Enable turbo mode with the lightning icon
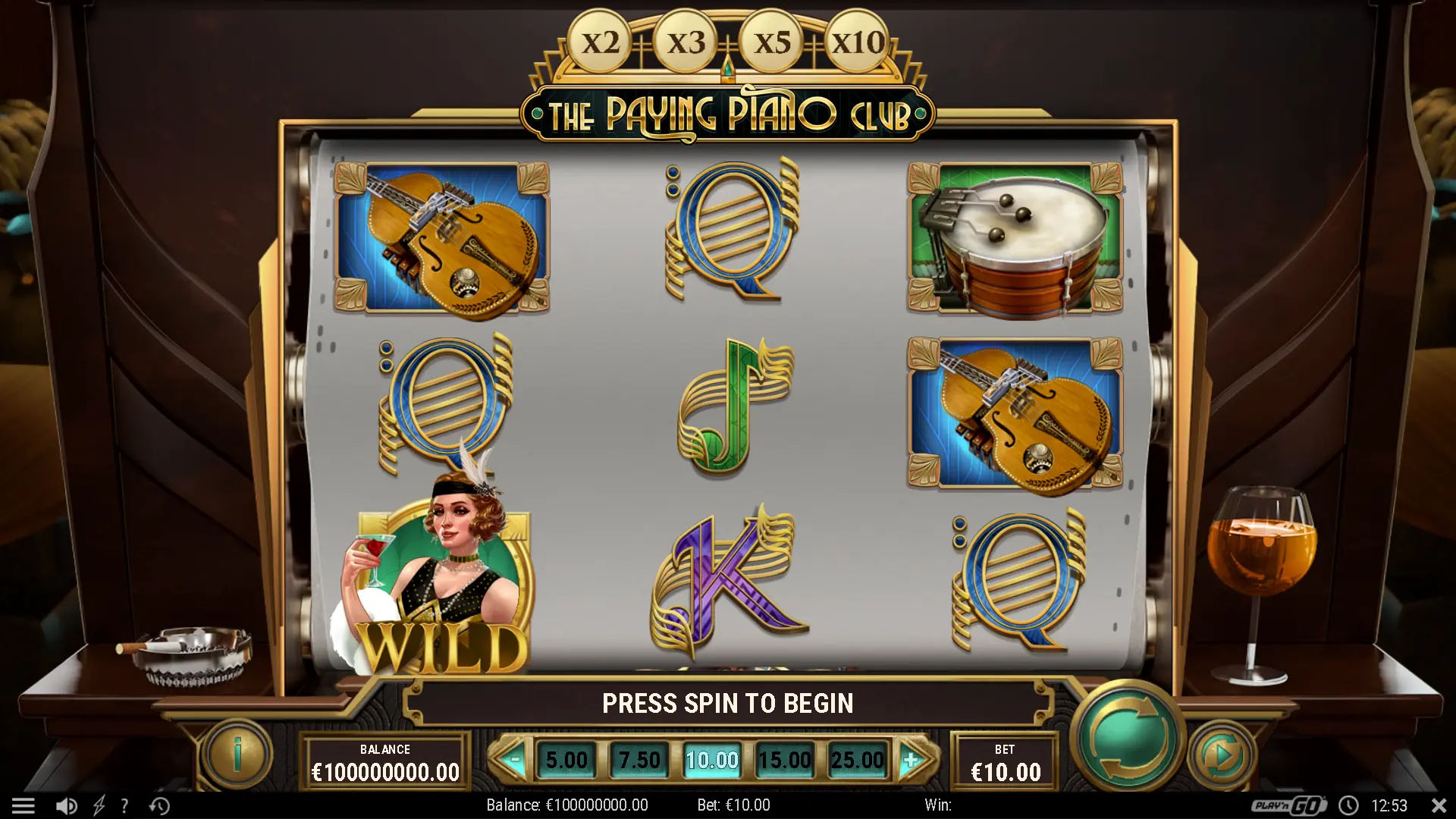 [x=99, y=805]
